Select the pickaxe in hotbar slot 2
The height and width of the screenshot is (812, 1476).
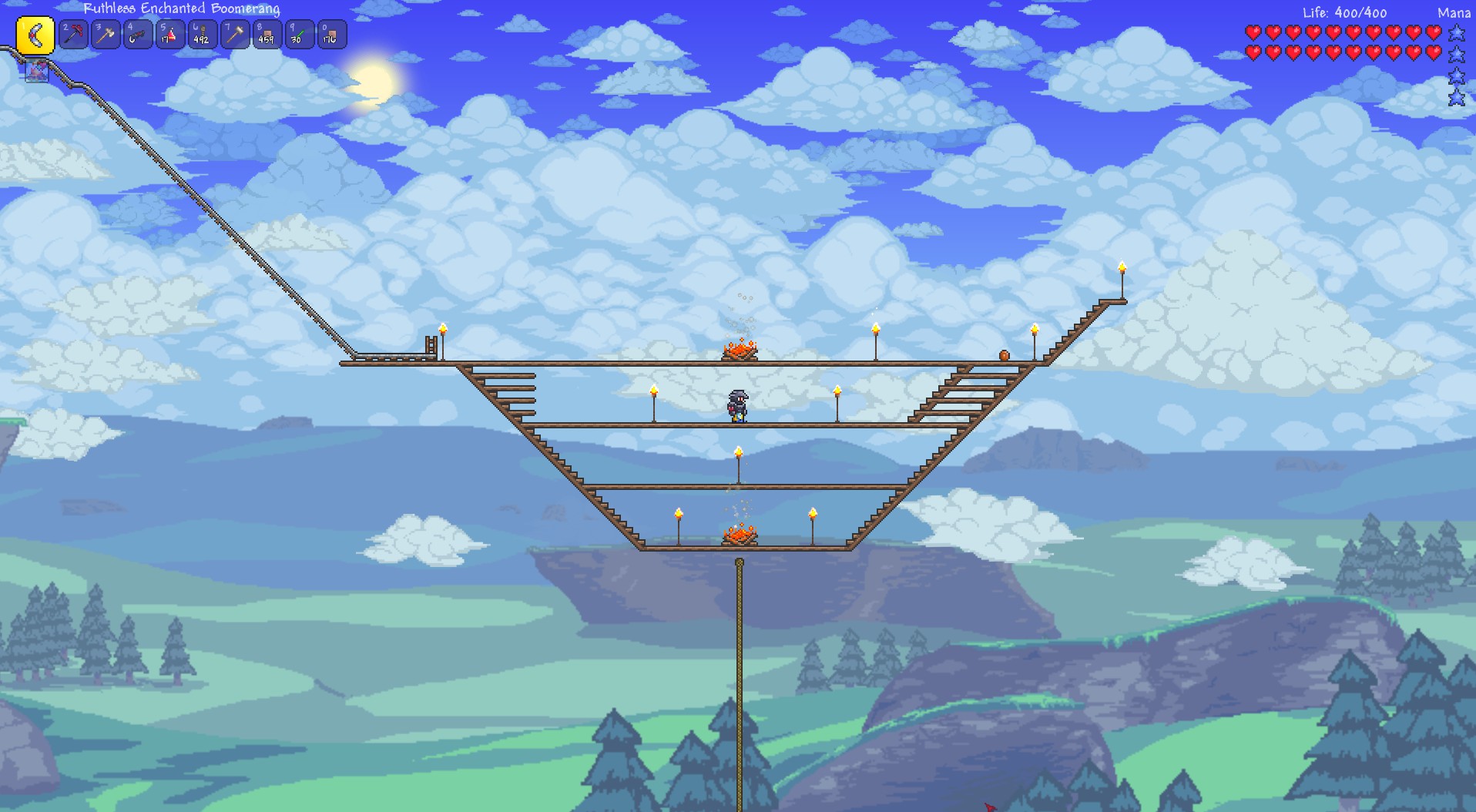click(73, 35)
